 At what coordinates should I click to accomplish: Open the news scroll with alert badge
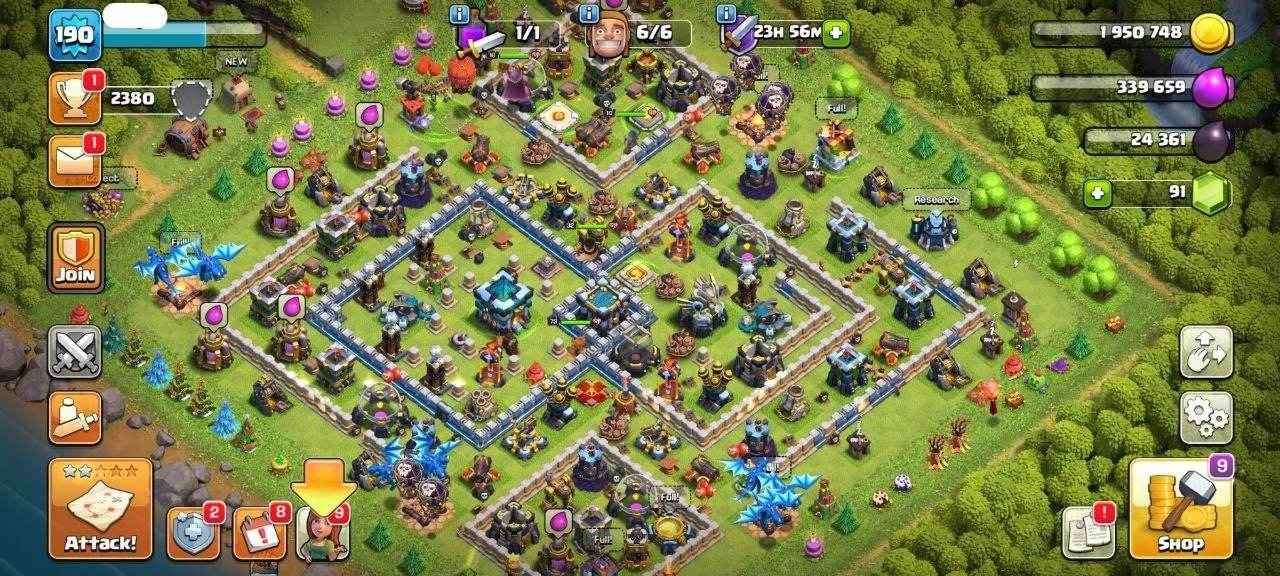pos(1088,531)
